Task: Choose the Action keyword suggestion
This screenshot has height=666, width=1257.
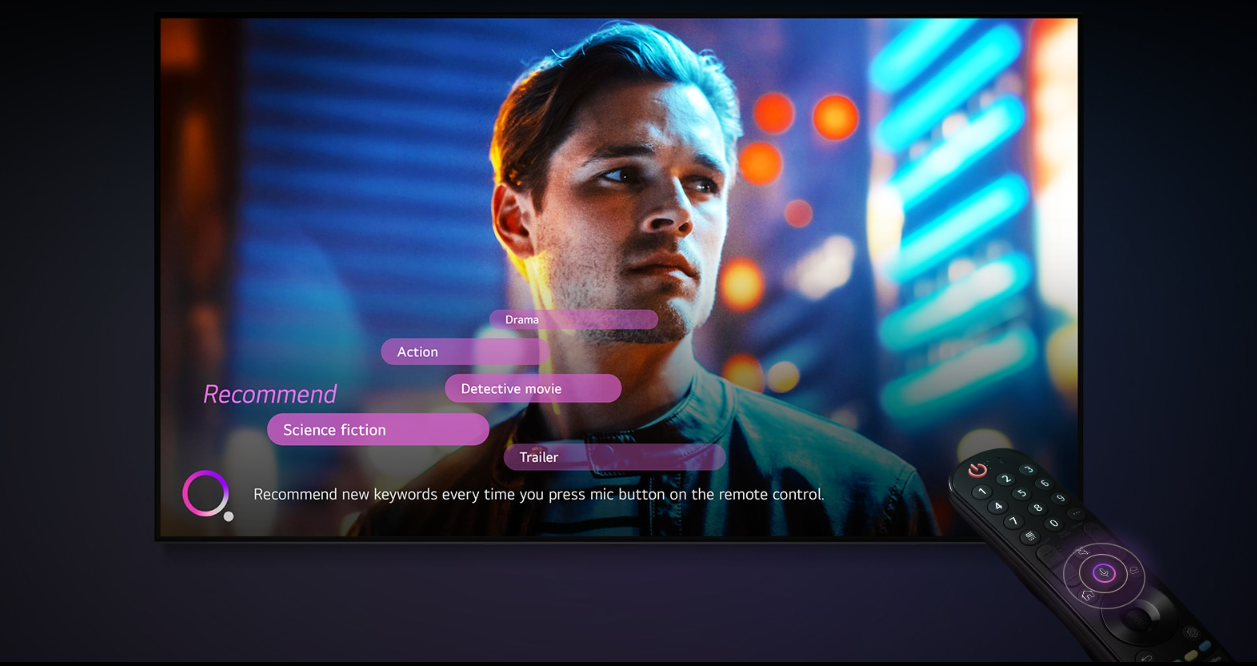Action: pos(460,352)
